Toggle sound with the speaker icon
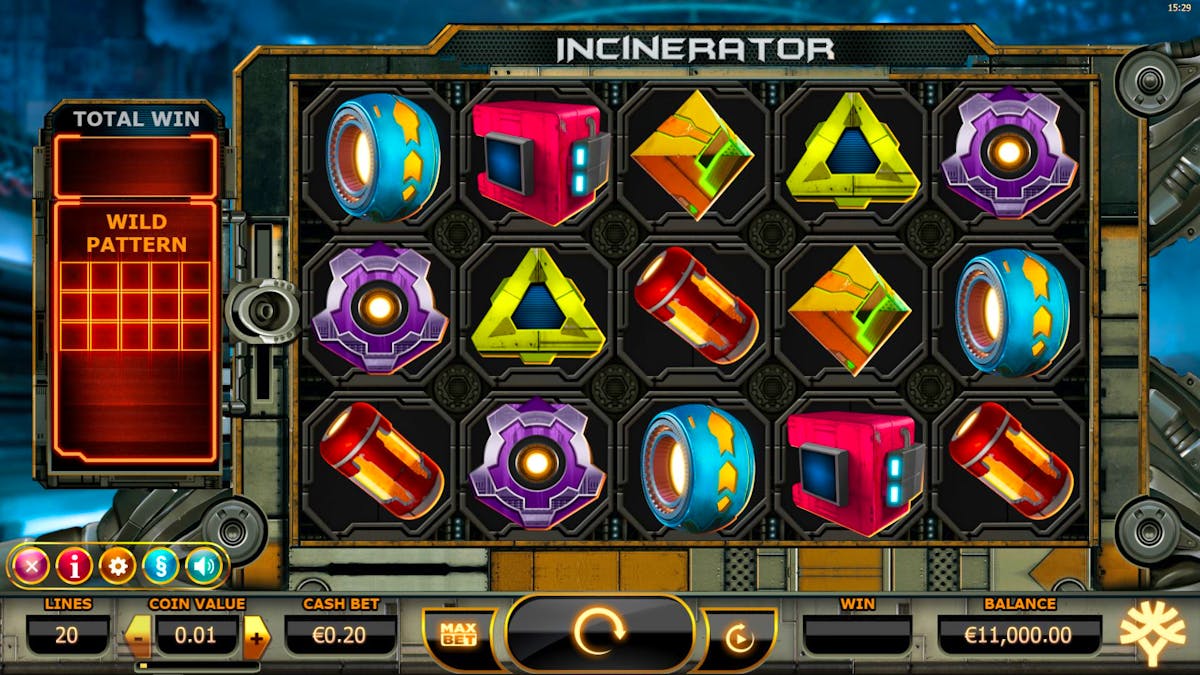 (x=204, y=566)
